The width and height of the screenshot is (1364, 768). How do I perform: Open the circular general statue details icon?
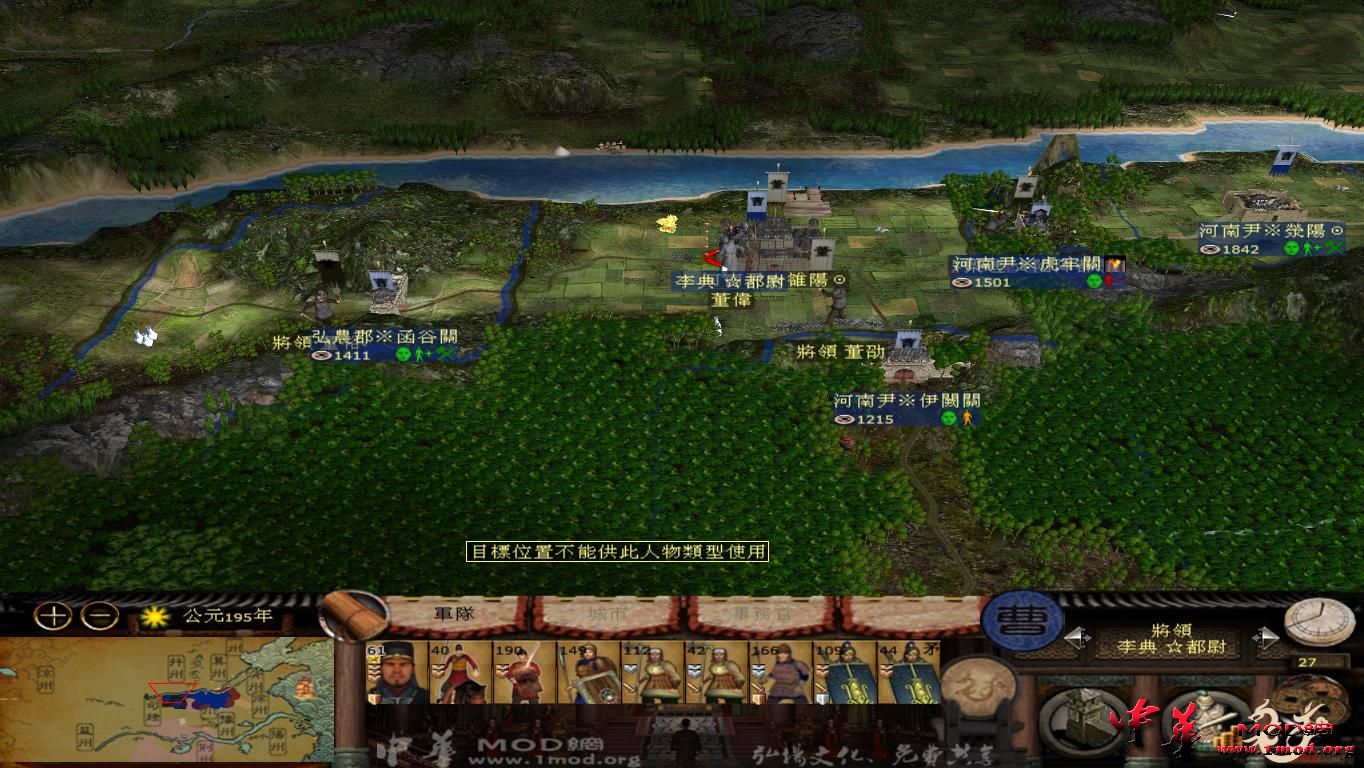[x=1205, y=720]
